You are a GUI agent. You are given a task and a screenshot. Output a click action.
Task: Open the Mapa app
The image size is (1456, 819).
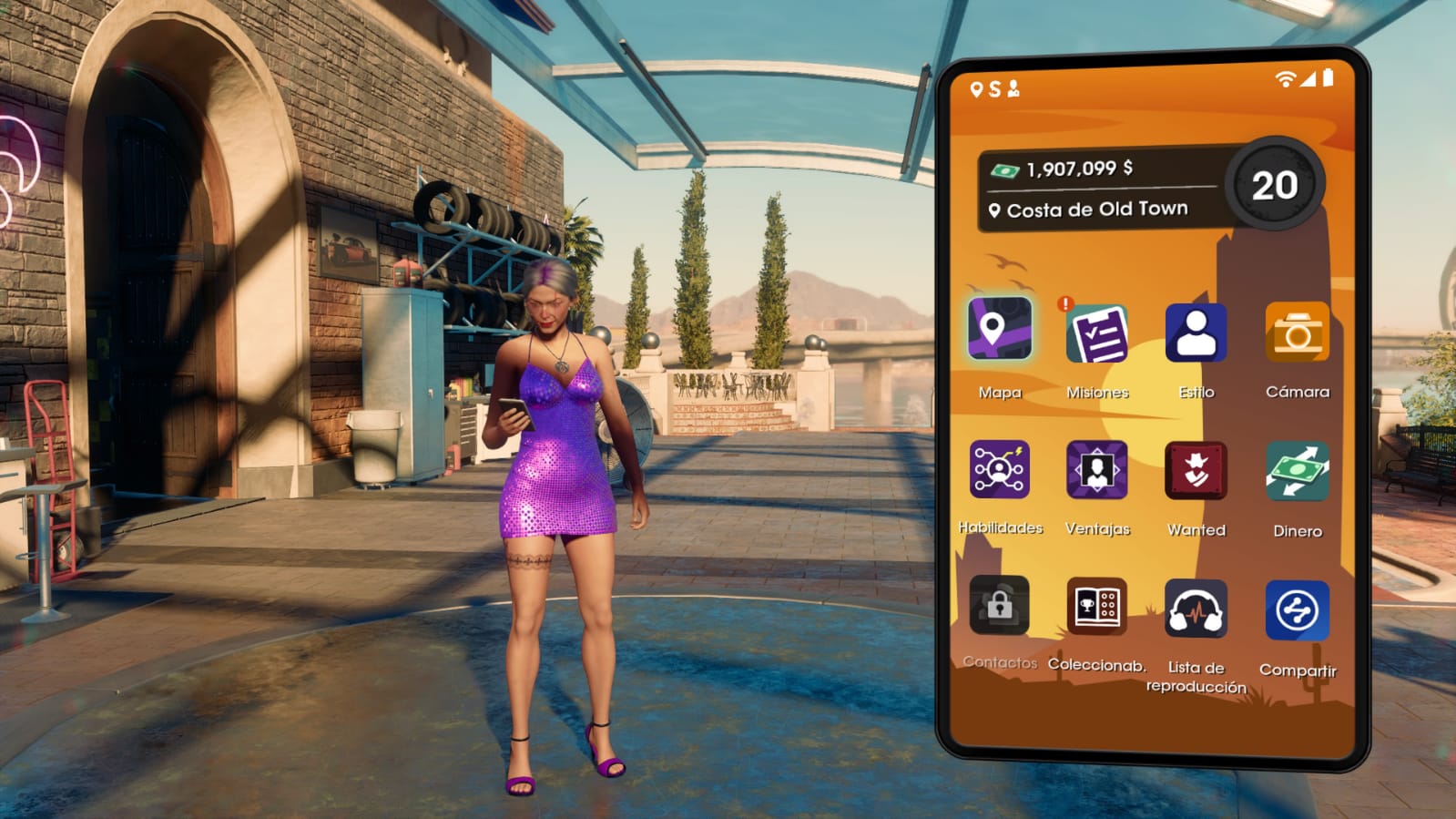pyautogui.click(x=1000, y=329)
